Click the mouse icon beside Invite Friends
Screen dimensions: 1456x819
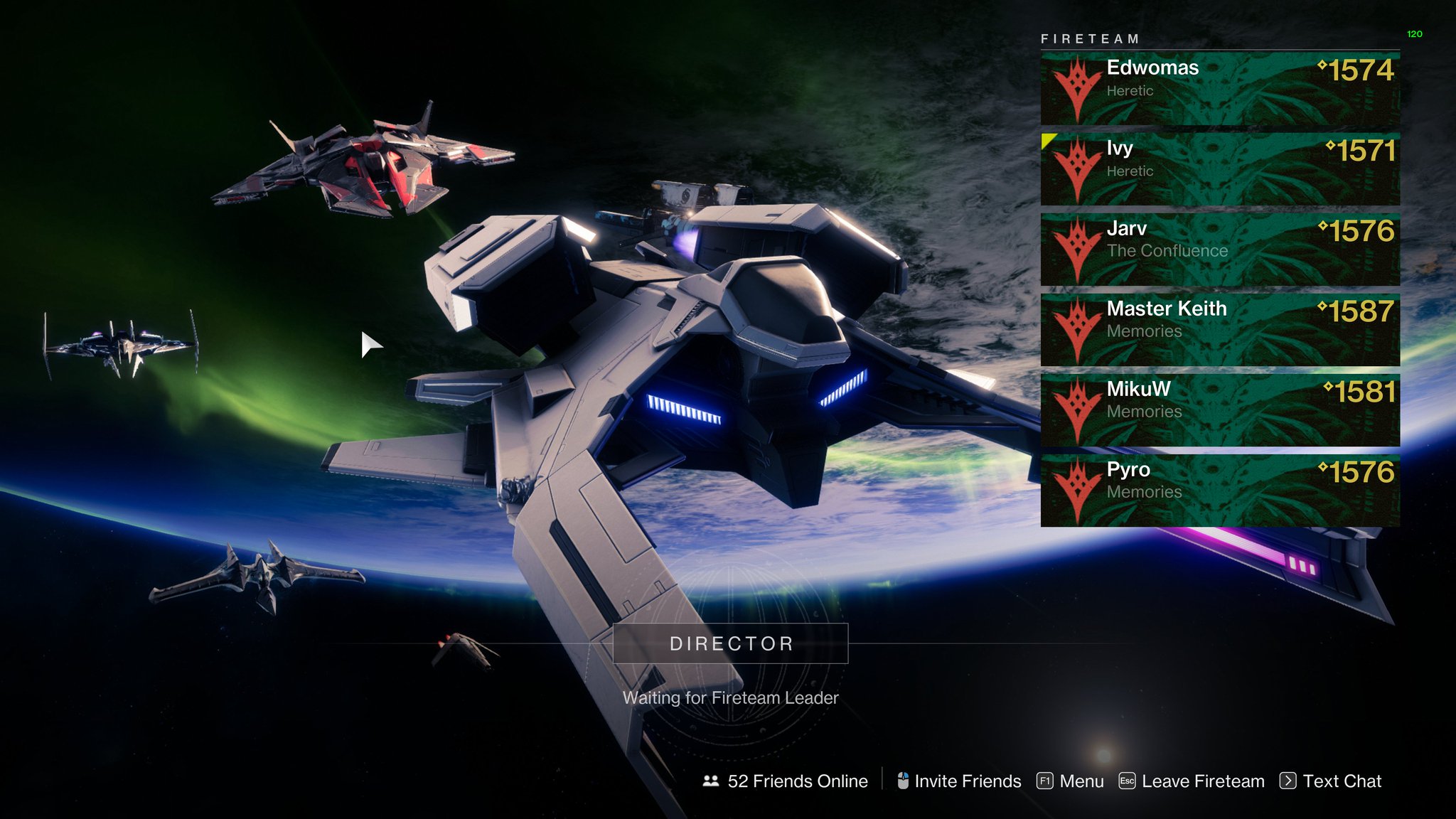904,780
